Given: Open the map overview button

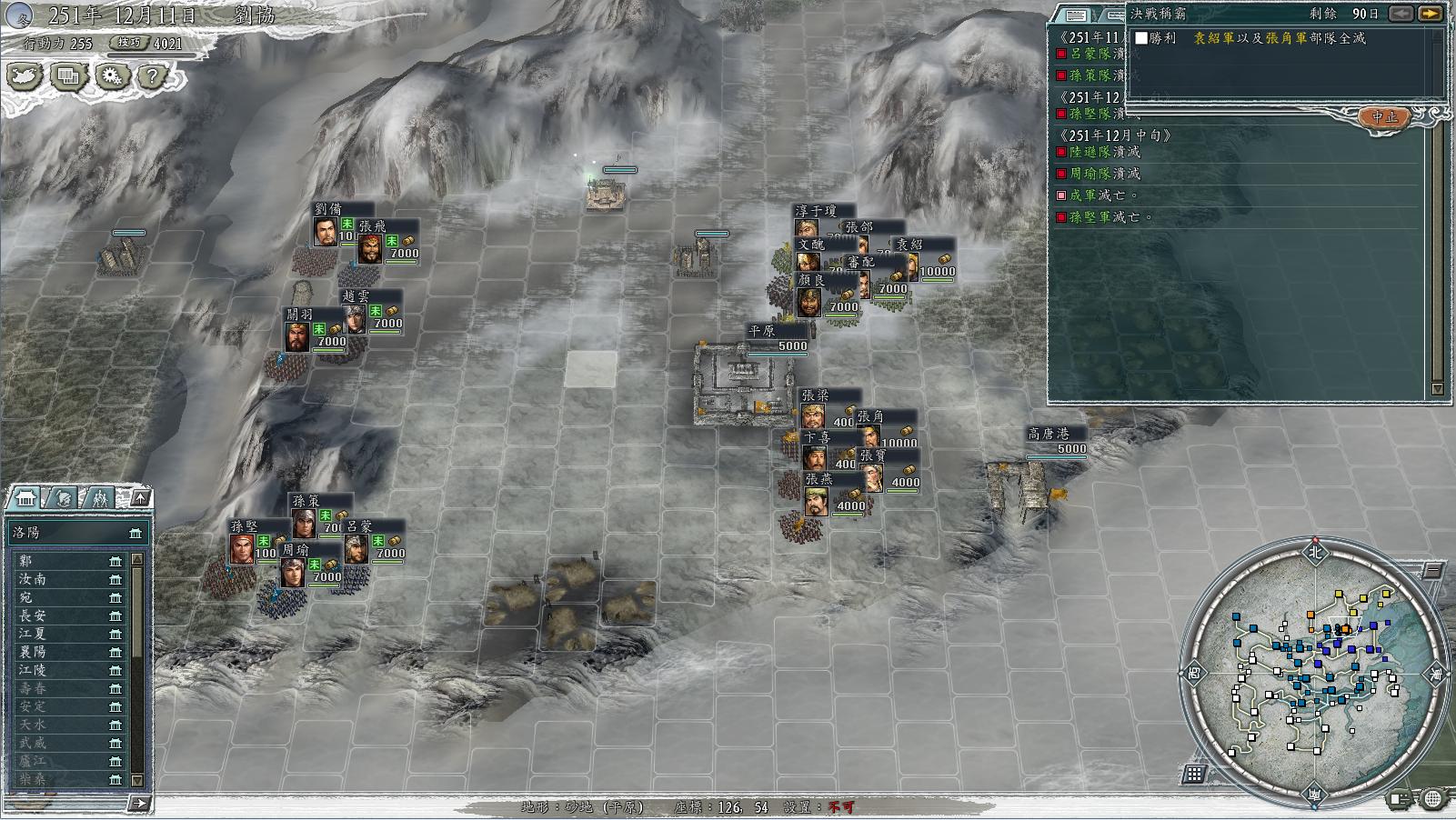Looking at the screenshot, I should 25,76.
